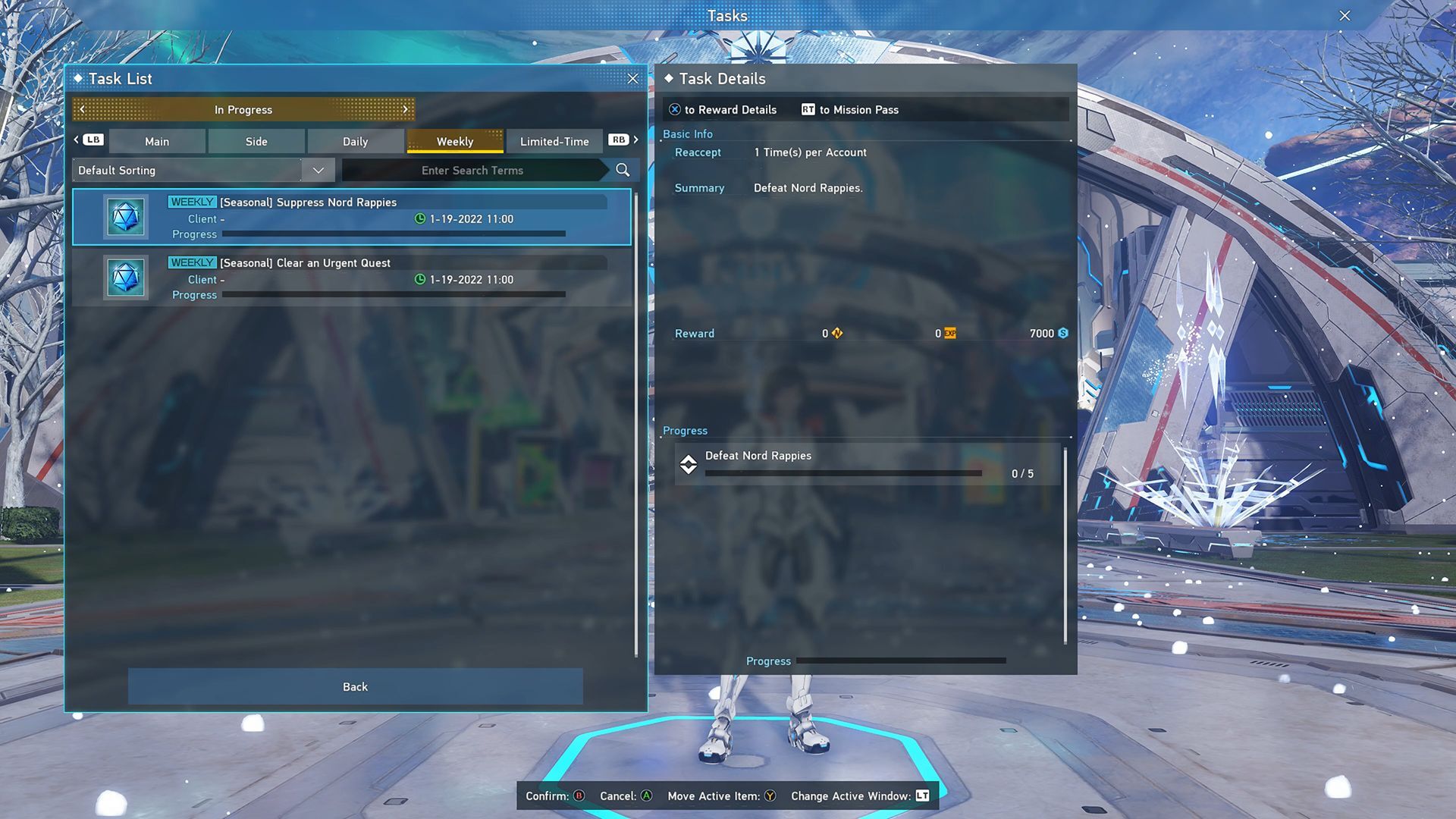Screen dimensions: 1456x819
Task: Open the Limited-Time tasks tab
Action: [x=554, y=141]
